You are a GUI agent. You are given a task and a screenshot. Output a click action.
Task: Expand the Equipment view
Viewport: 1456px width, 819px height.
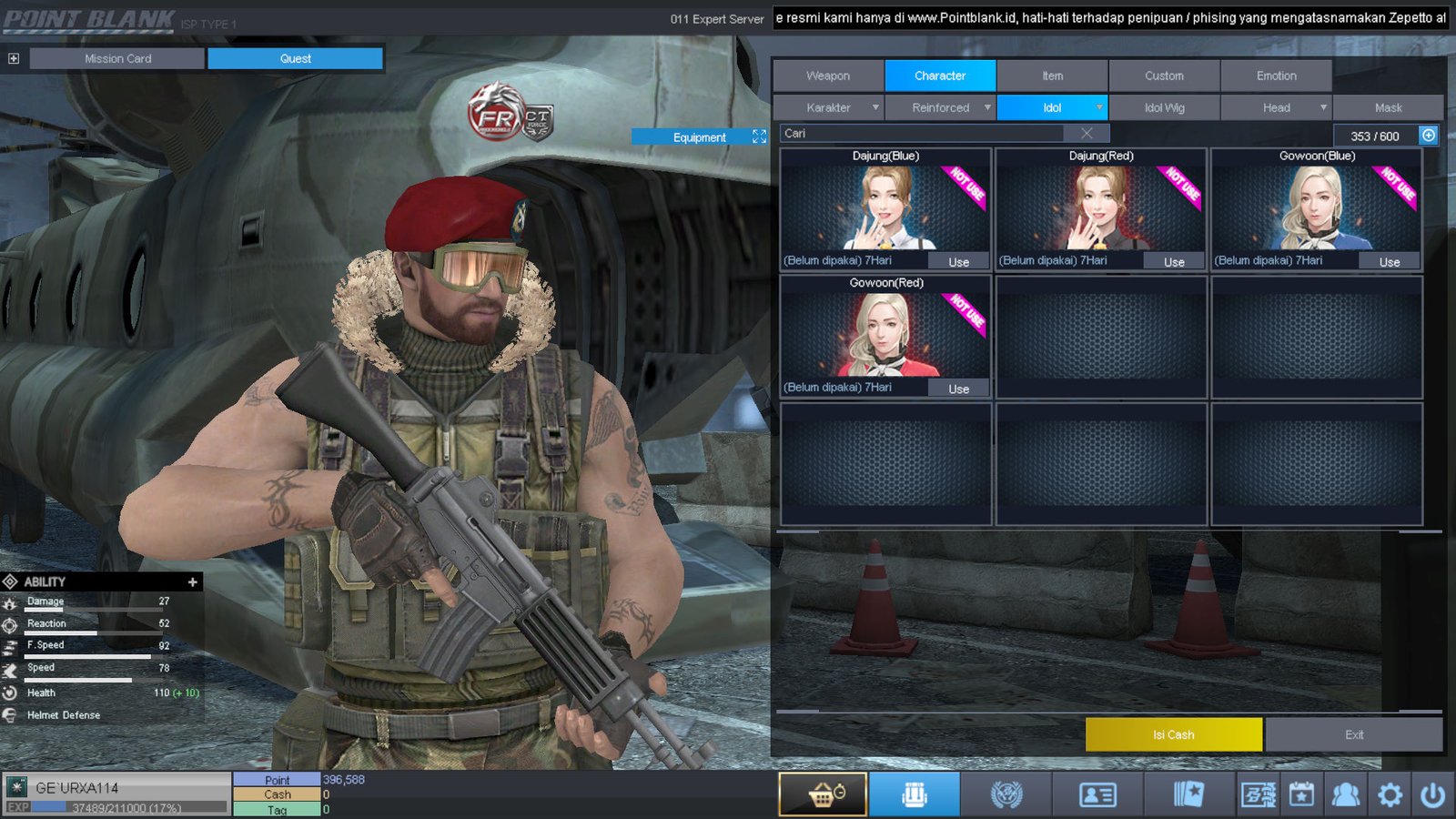click(x=759, y=136)
